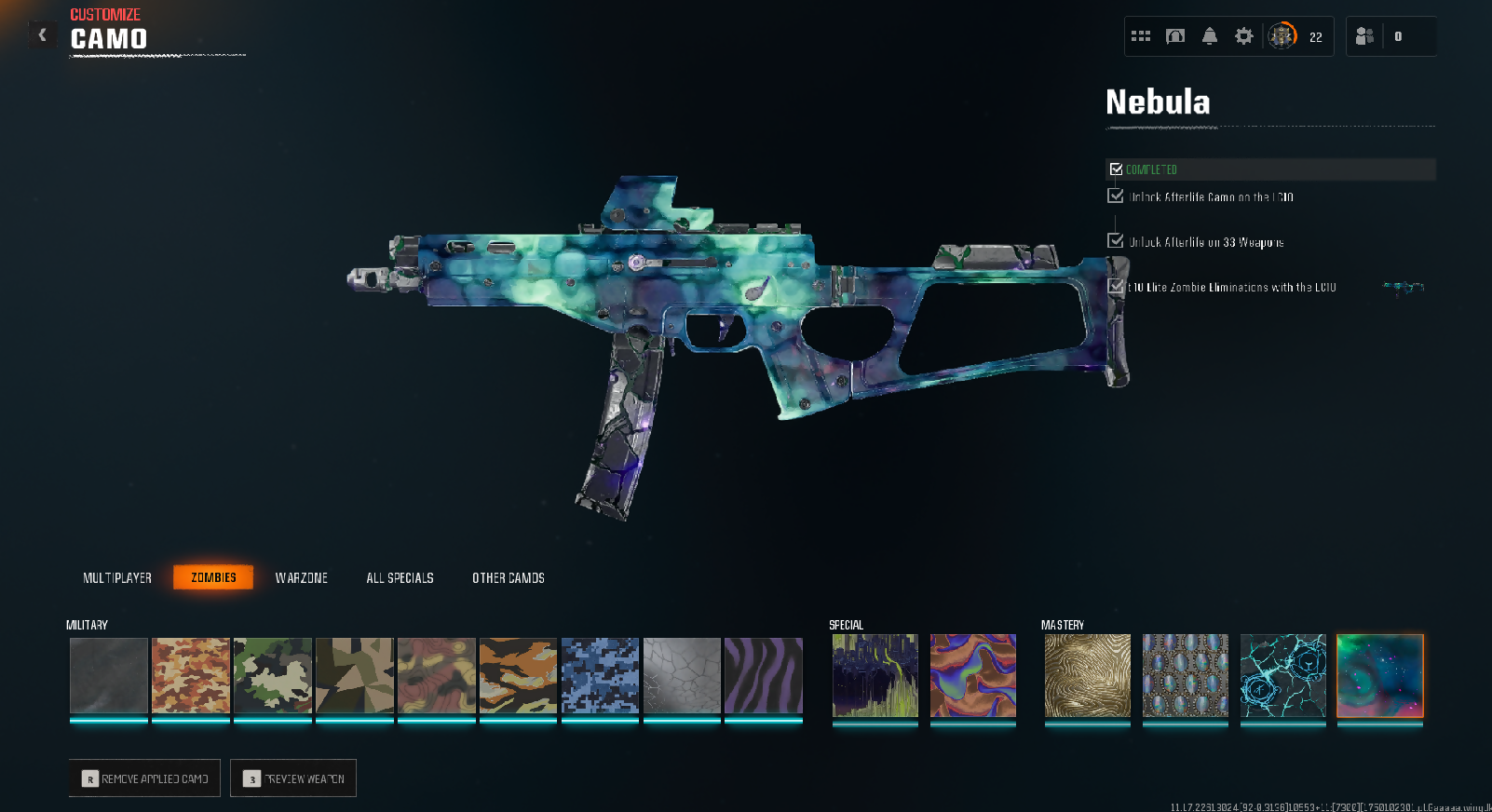Viewport: 1492px width, 812px height.
Task: Choose the gold swirl mastery camo
Action: coord(1087,676)
